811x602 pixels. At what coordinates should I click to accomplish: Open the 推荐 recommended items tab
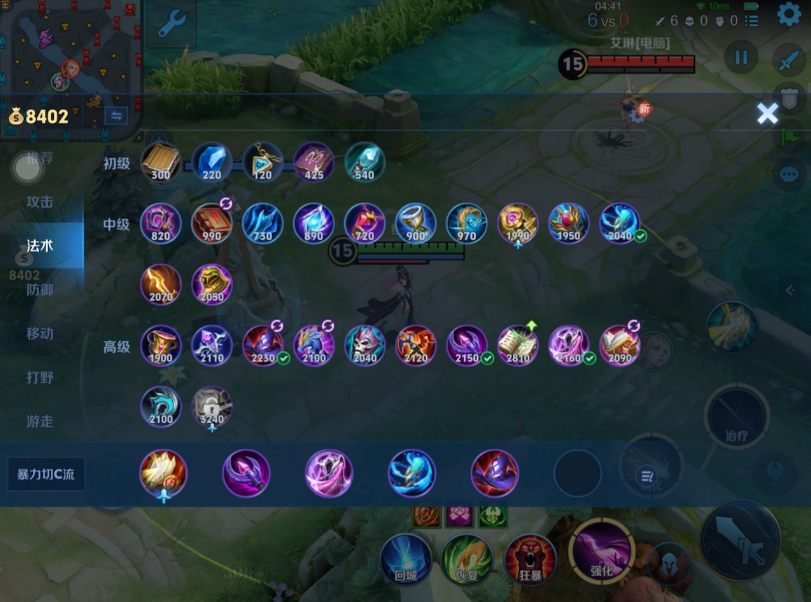40,158
